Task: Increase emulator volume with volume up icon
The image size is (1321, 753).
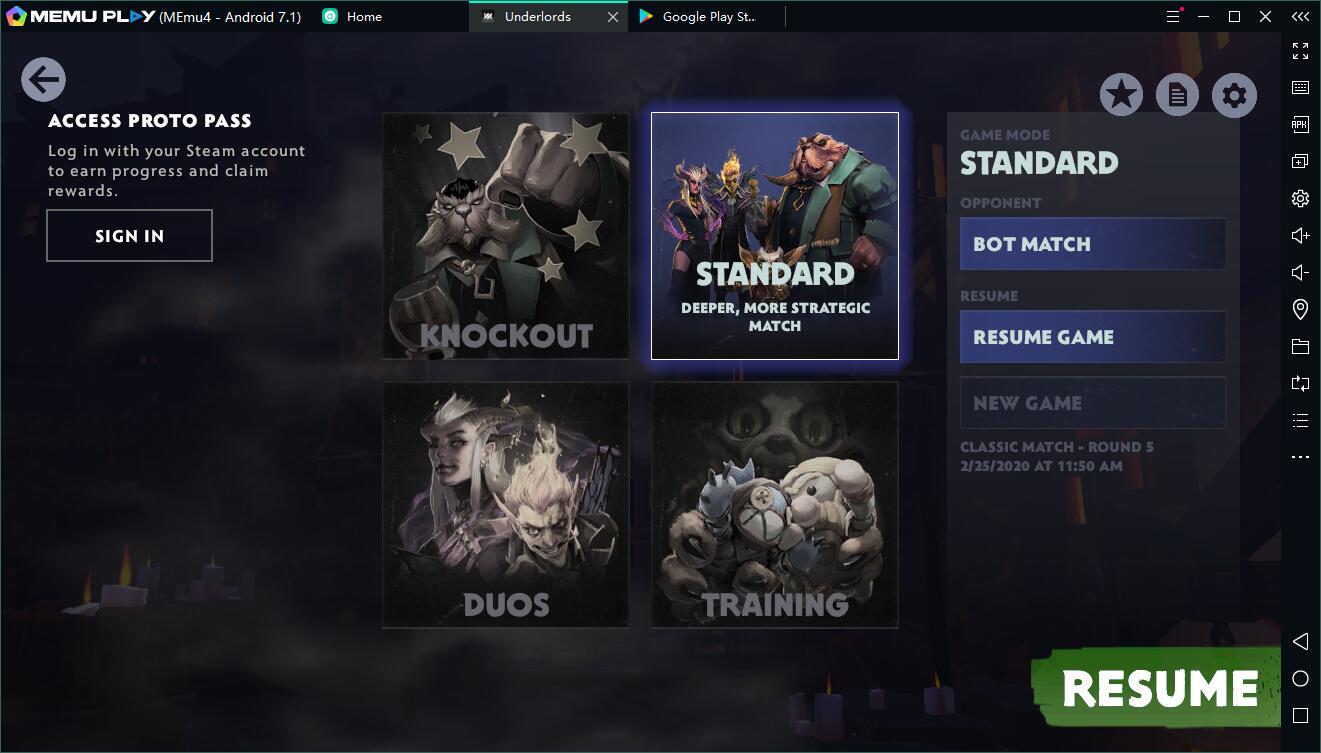Action: coord(1300,235)
